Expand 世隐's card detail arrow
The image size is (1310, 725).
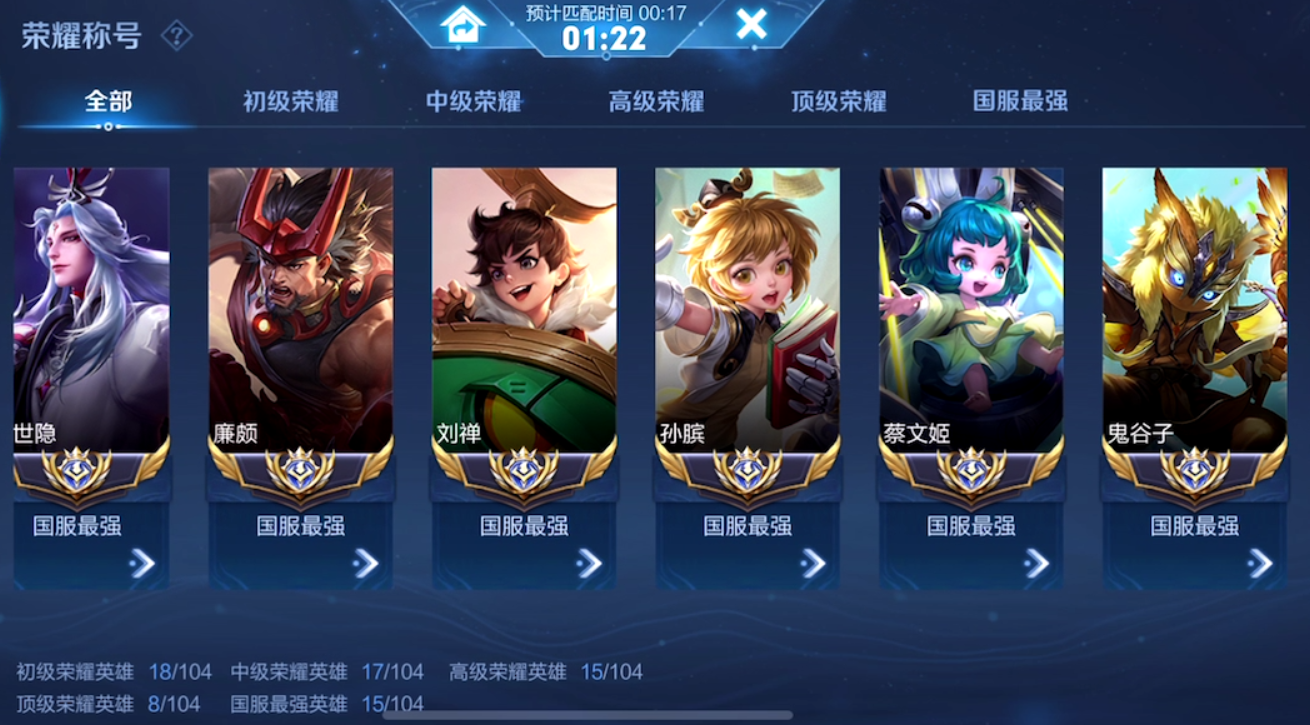pos(144,563)
